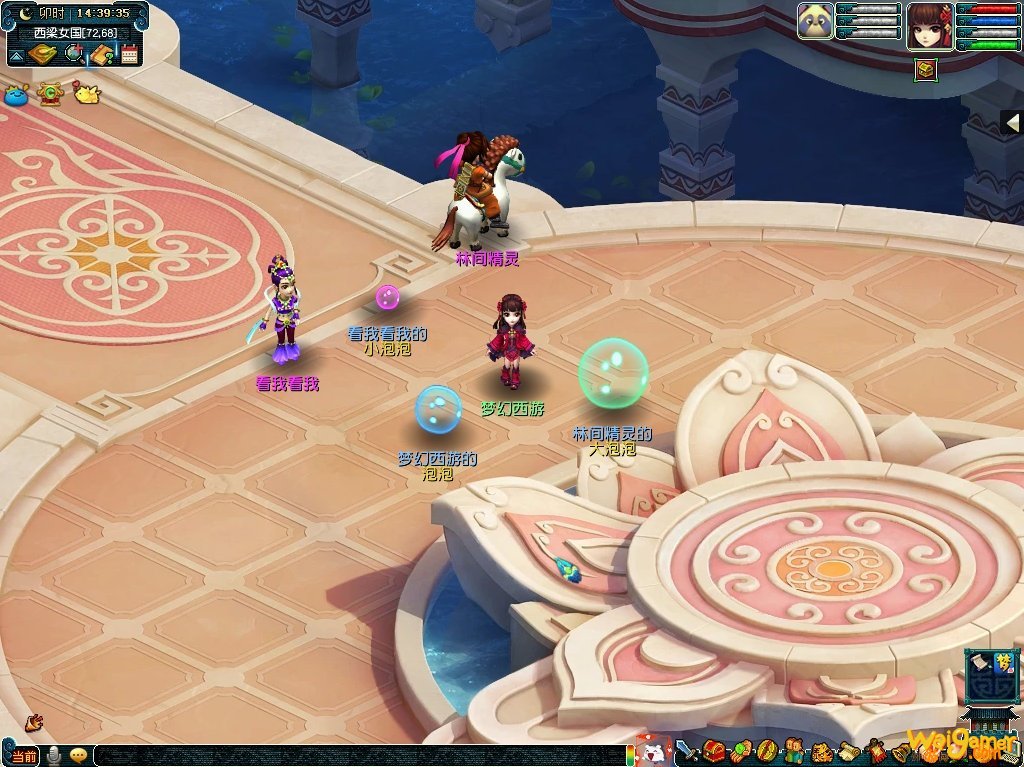Screen dimensions: 1024x767
Task: Select the panda pet portrait
Action: pyautogui.click(x=815, y=21)
